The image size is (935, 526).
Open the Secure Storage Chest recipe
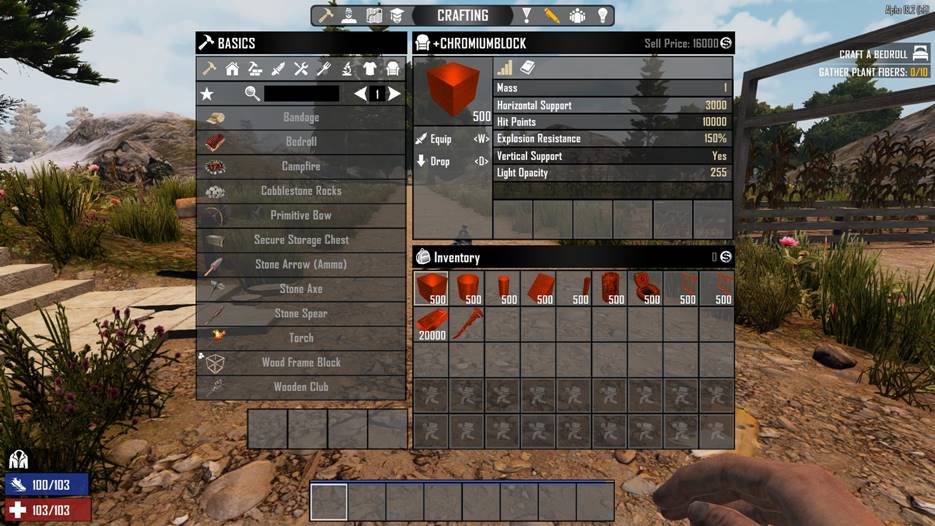coord(301,240)
